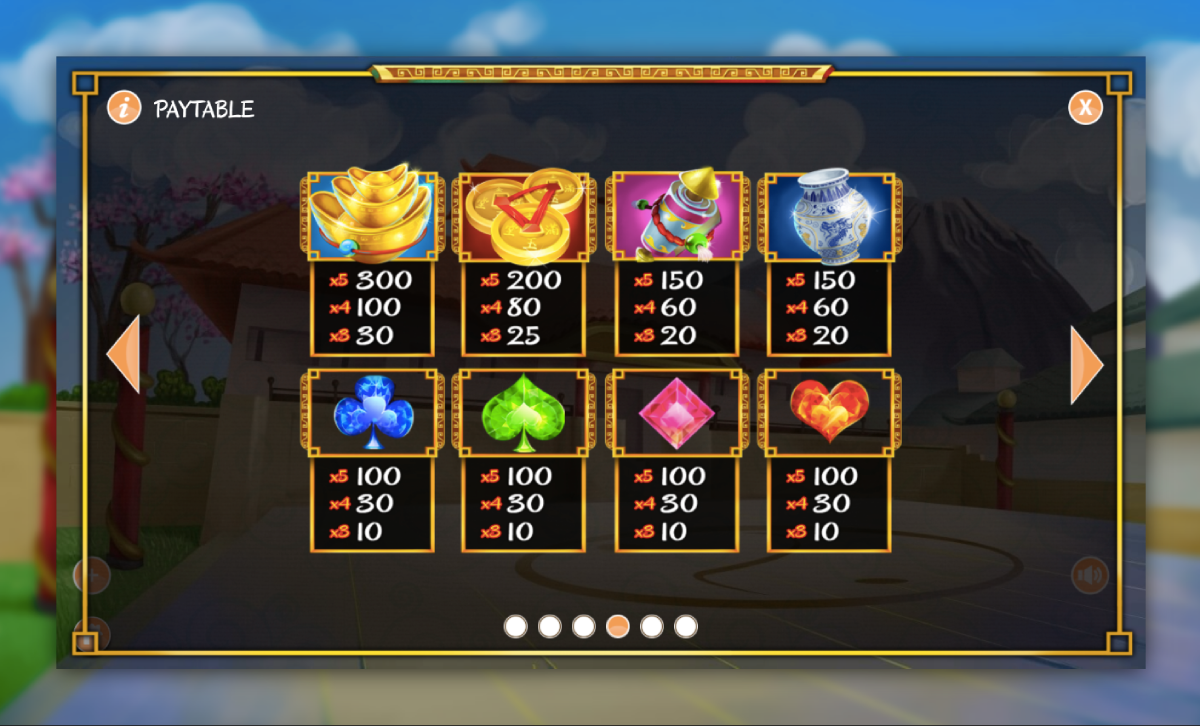The image size is (1200, 726).
Task: Click the orange info icon beside PAYTABLE
Action: [124, 108]
